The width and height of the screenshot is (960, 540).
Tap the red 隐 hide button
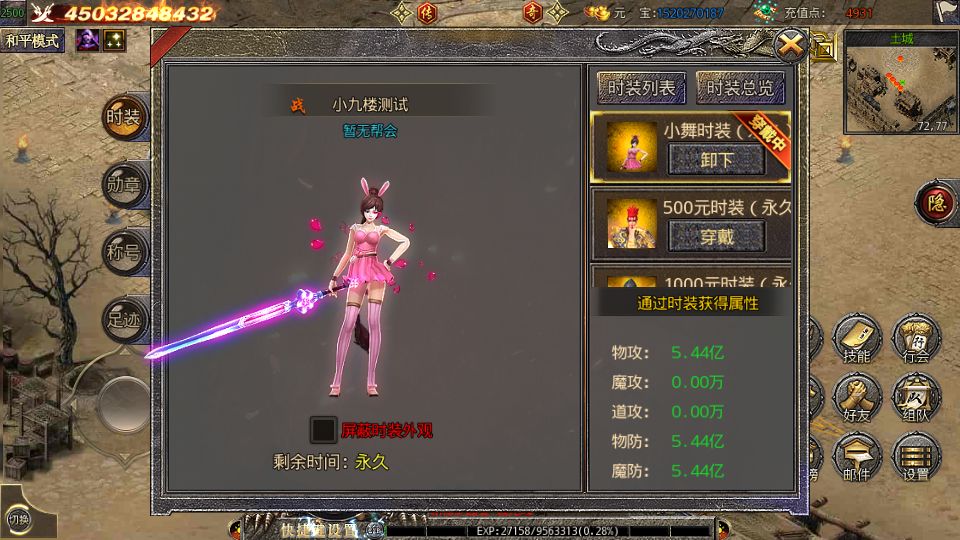coord(938,203)
